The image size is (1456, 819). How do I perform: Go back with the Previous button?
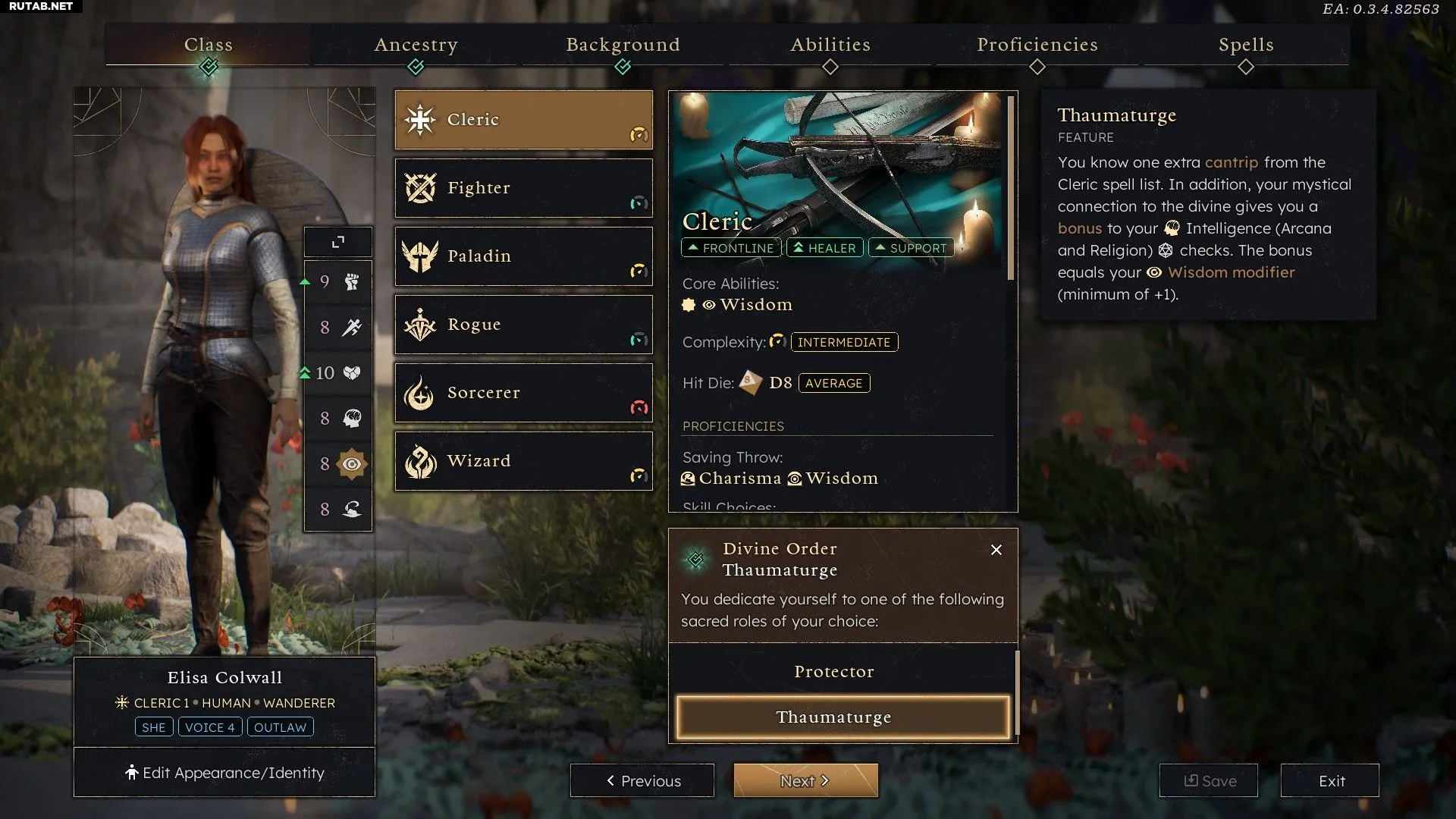coord(642,780)
